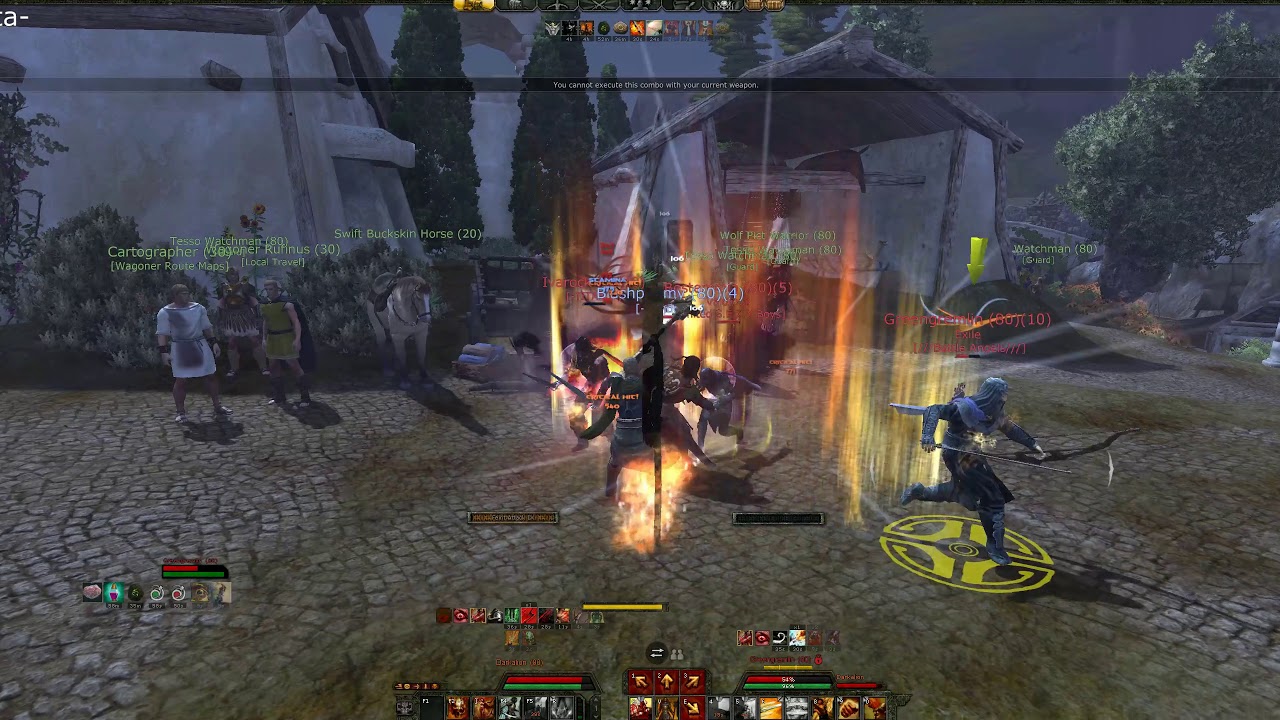Select the figure-with-stars icon in the top menu bar
1280x720 pixels.
638,8
